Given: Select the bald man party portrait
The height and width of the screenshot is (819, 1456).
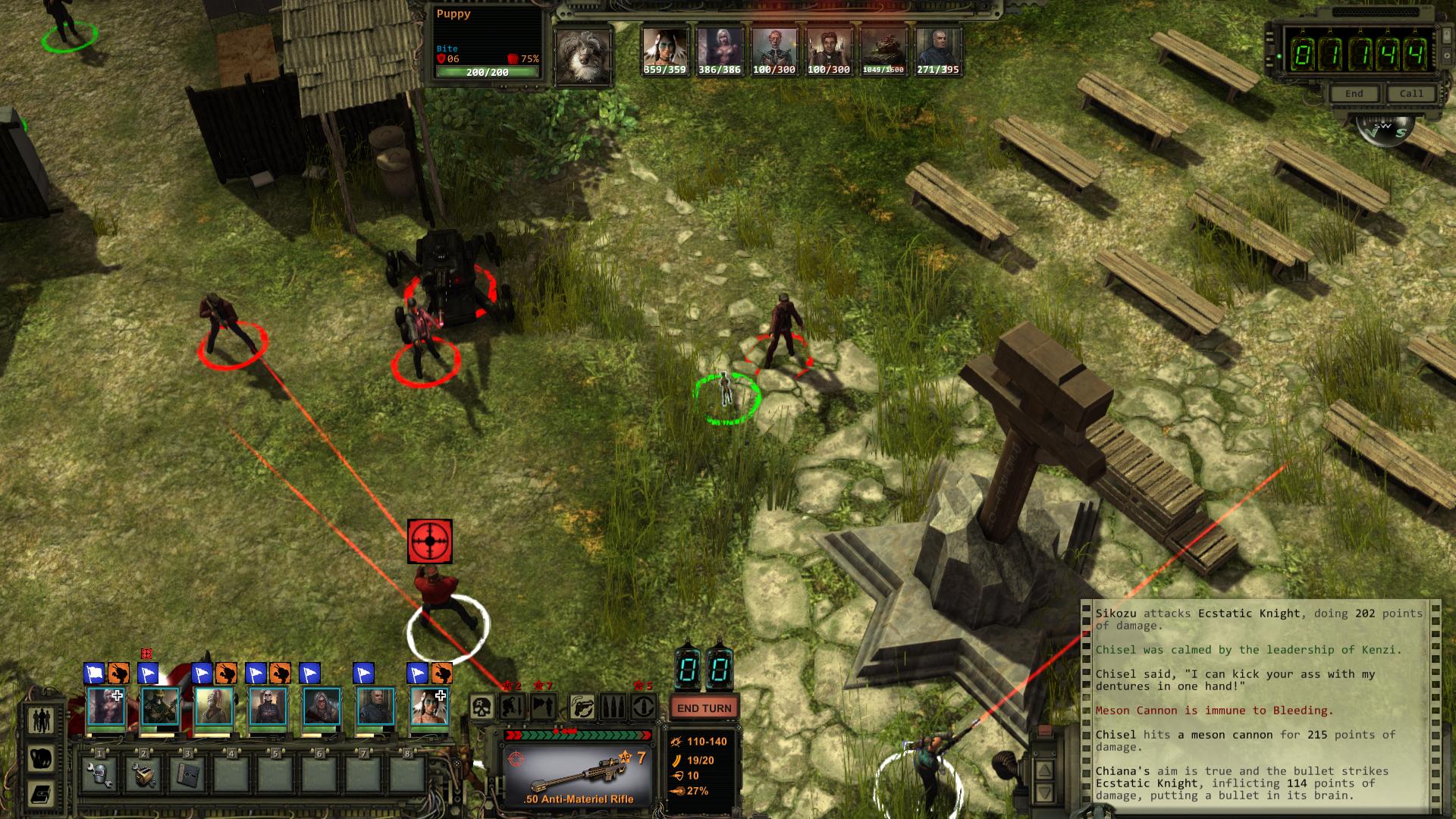Looking at the screenshot, I should point(375,707).
